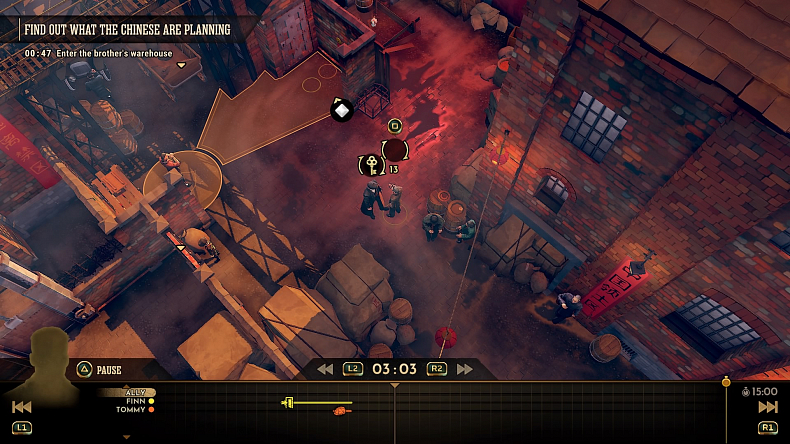Click Tommy's orange action marker on the timeline
Image resolution: width=790 pixels, height=444 pixels.
[341, 411]
